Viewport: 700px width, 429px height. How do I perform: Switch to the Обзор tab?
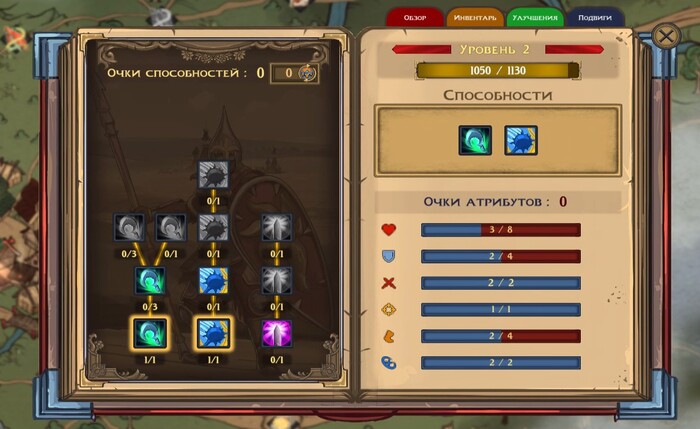[x=415, y=18]
